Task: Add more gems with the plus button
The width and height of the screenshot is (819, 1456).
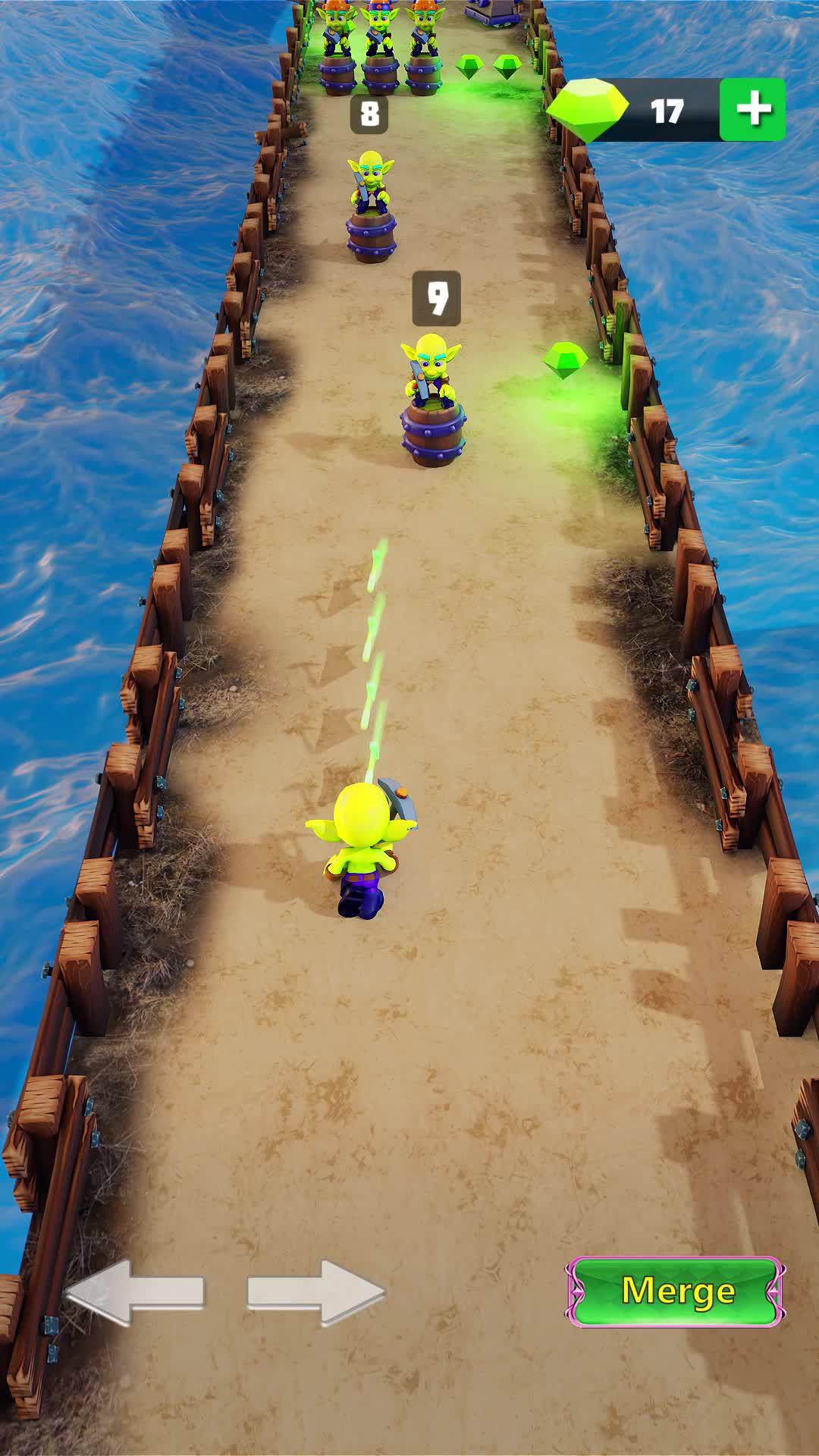Action: click(752, 110)
